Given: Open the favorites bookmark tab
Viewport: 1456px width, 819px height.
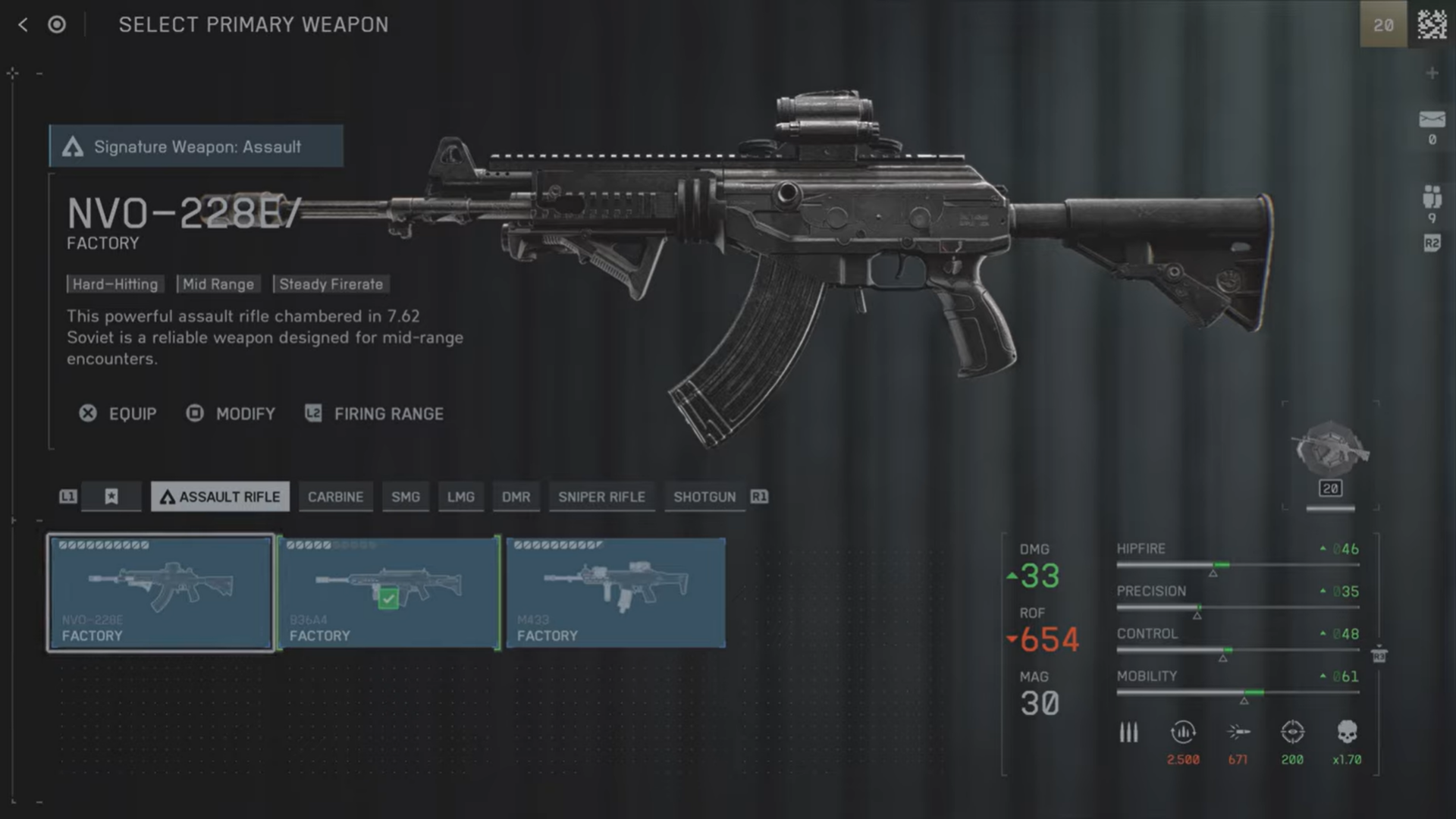Looking at the screenshot, I should point(111,497).
